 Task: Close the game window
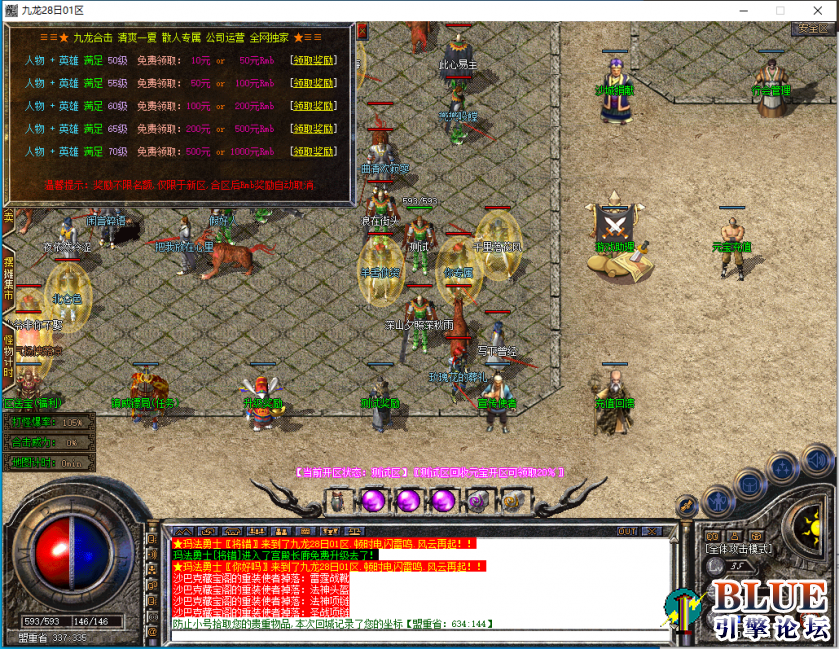(815, 9)
